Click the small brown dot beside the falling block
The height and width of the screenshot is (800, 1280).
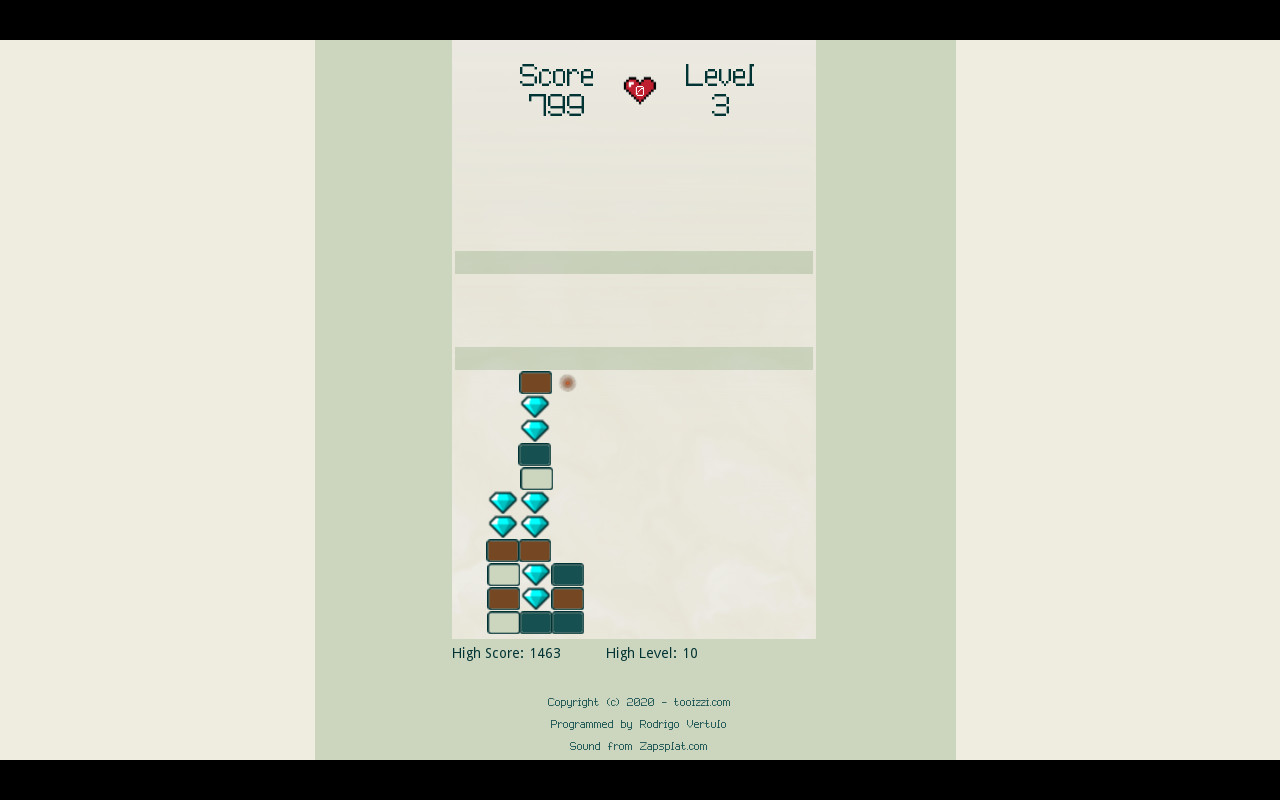tap(568, 382)
